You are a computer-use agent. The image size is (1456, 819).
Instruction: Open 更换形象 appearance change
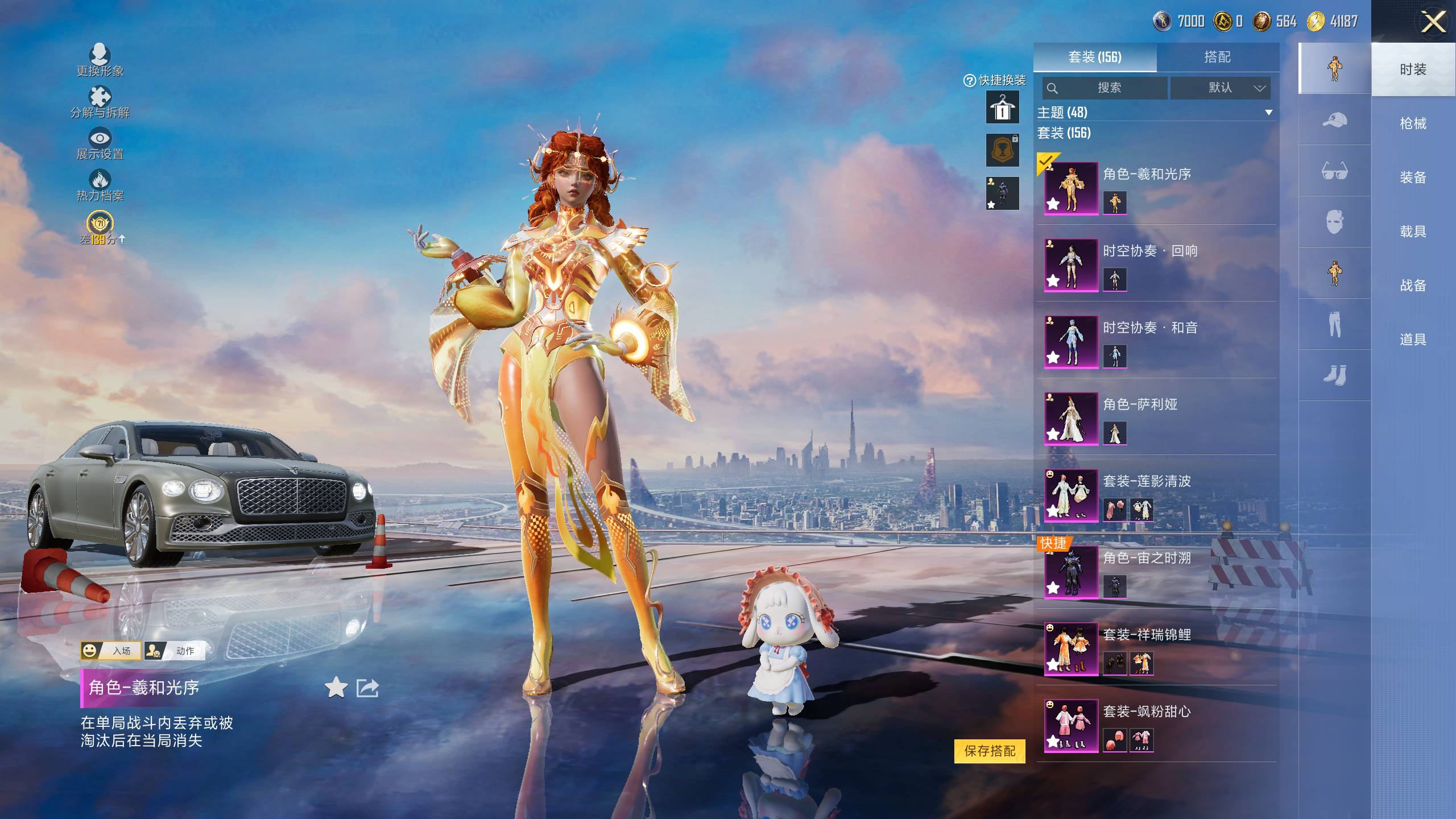pyautogui.click(x=100, y=60)
